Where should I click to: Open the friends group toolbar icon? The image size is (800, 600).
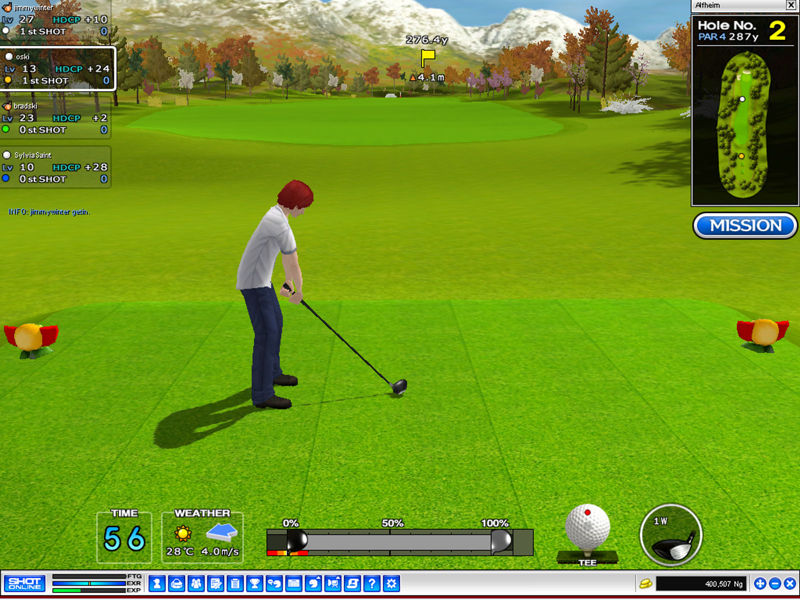(x=195, y=583)
